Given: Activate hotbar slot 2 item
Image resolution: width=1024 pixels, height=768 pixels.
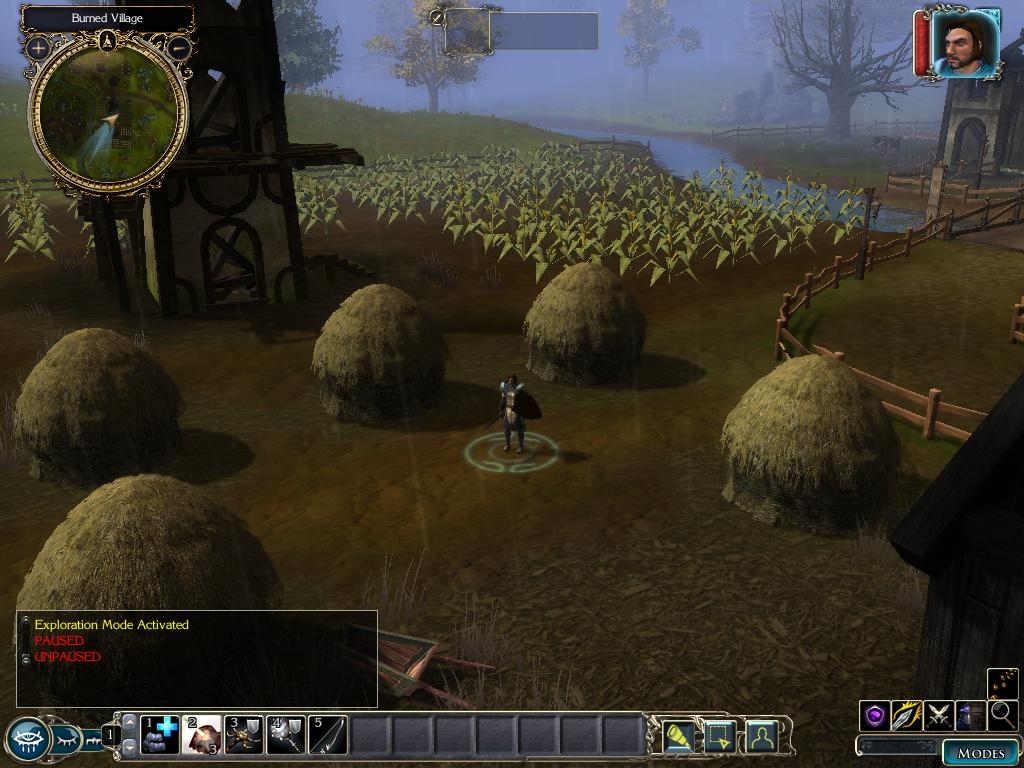Looking at the screenshot, I should (202, 735).
